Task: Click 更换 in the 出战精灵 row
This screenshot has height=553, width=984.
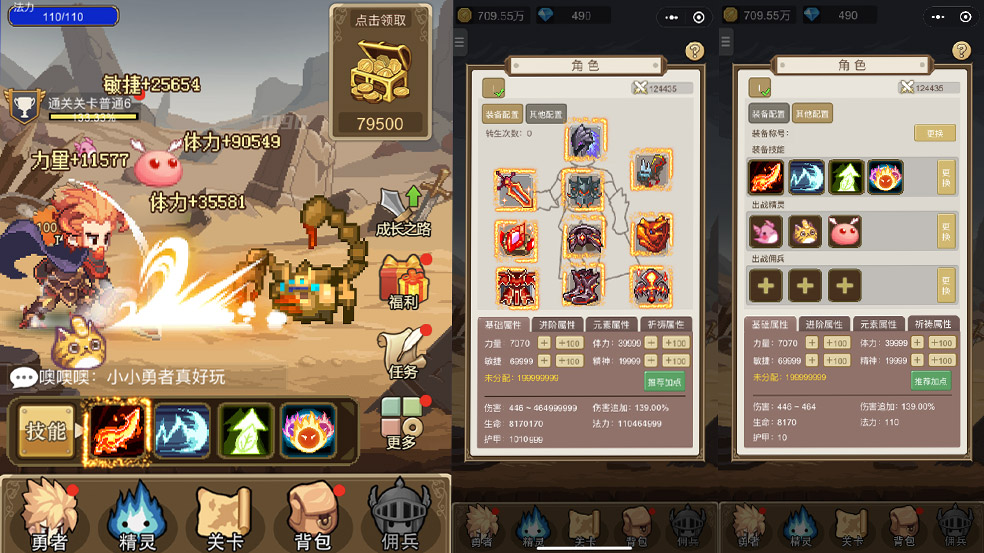Action: click(945, 231)
